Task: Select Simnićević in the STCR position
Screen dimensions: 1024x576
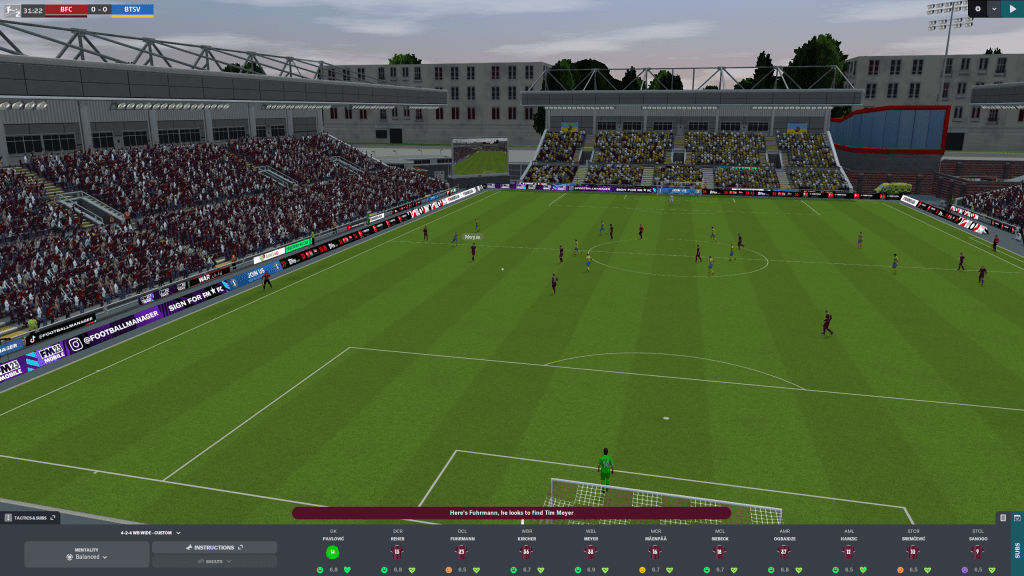Action: (x=913, y=552)
